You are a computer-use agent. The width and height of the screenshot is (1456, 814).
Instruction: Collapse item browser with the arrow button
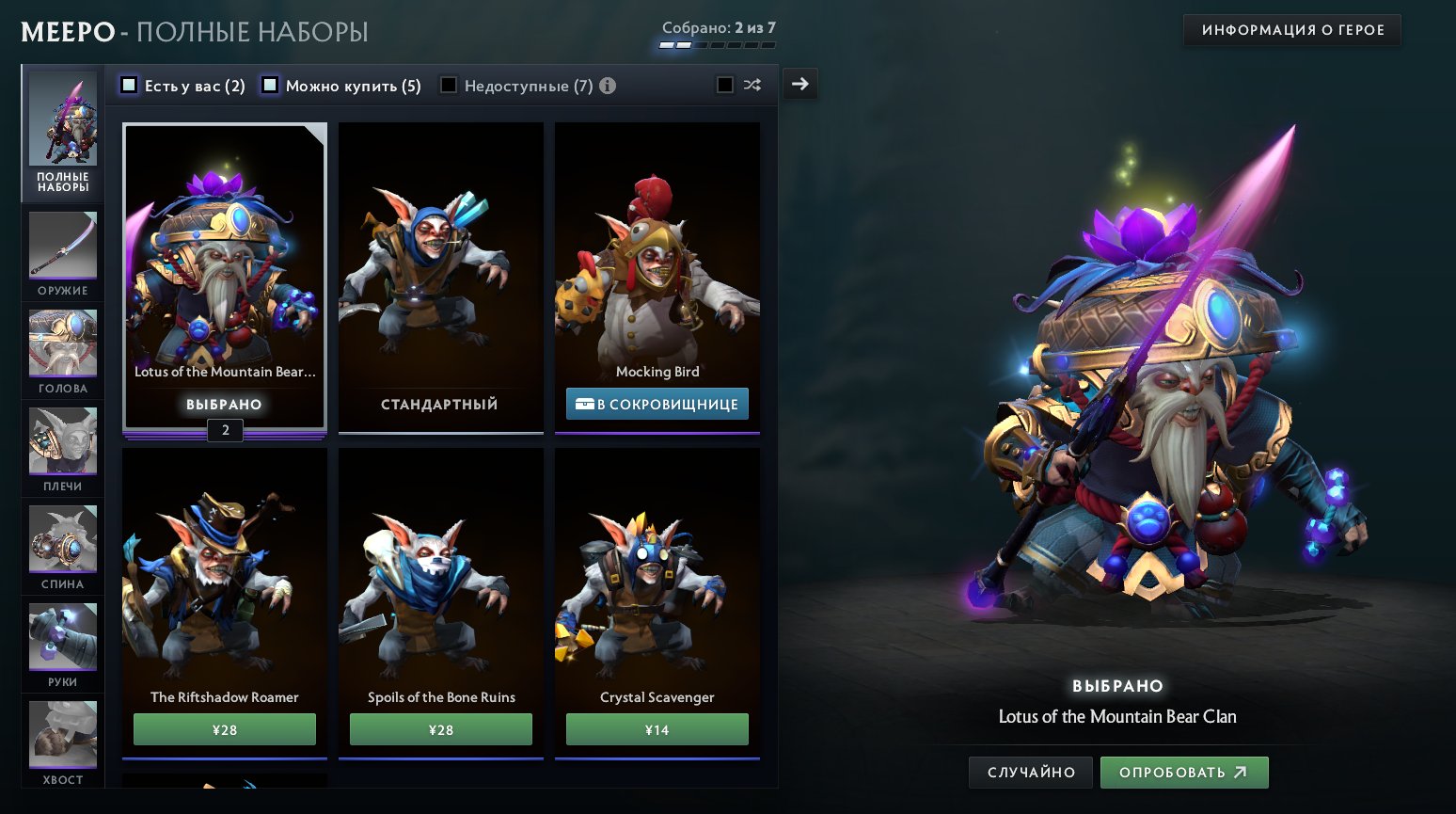tap(799, 84)
